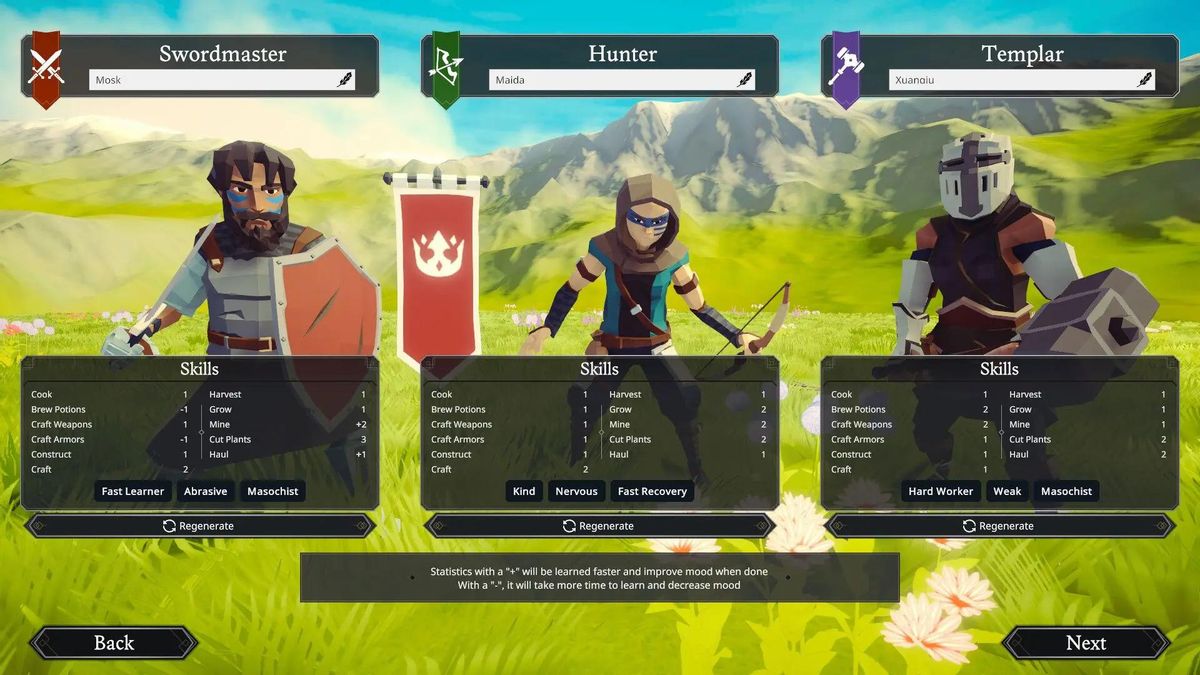Screen dimensions: 1200x675
Task: Edit the Hunter name field Maida
Action: pos(610,80)
